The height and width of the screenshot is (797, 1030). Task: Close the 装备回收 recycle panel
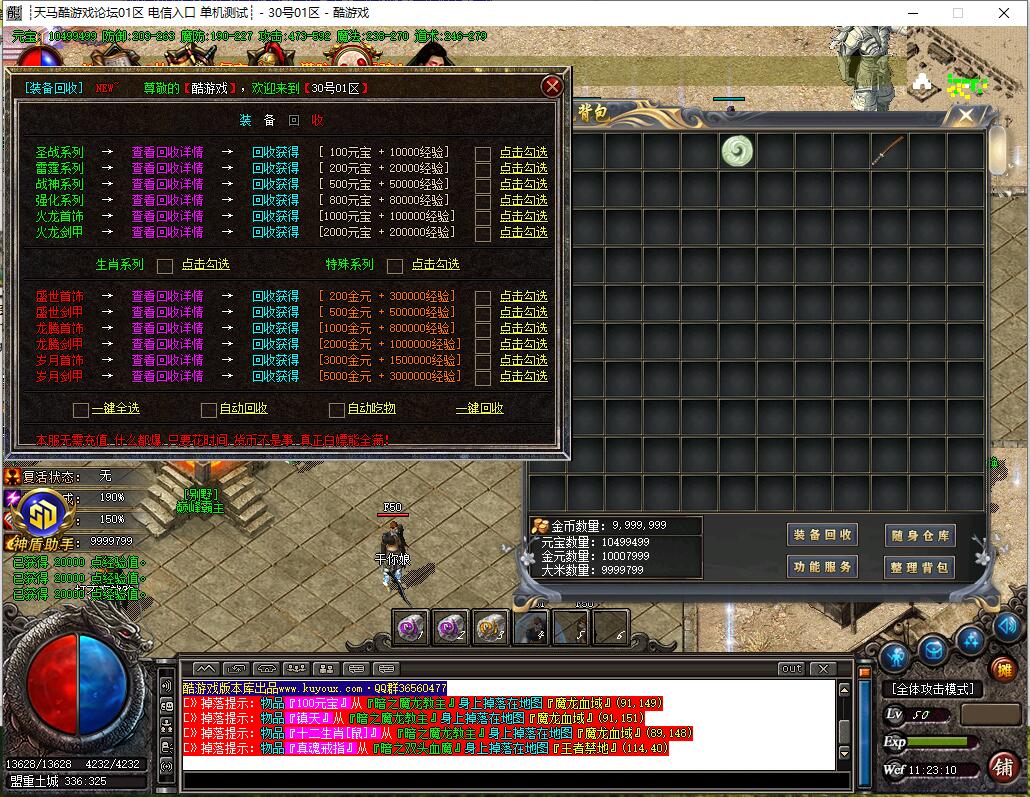(550, 86)
